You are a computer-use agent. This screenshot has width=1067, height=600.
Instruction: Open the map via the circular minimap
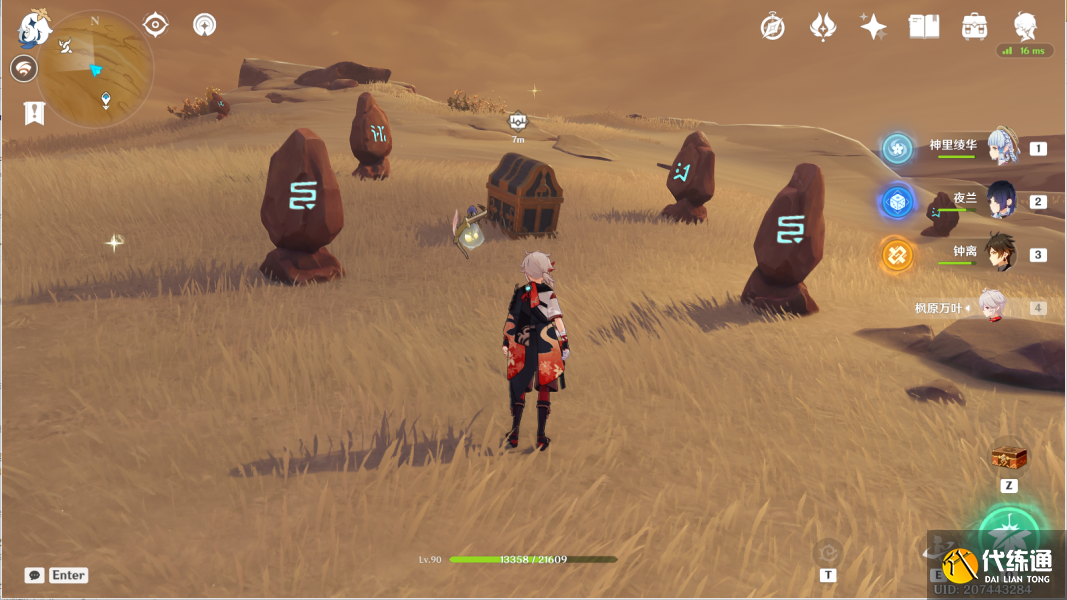96,70
